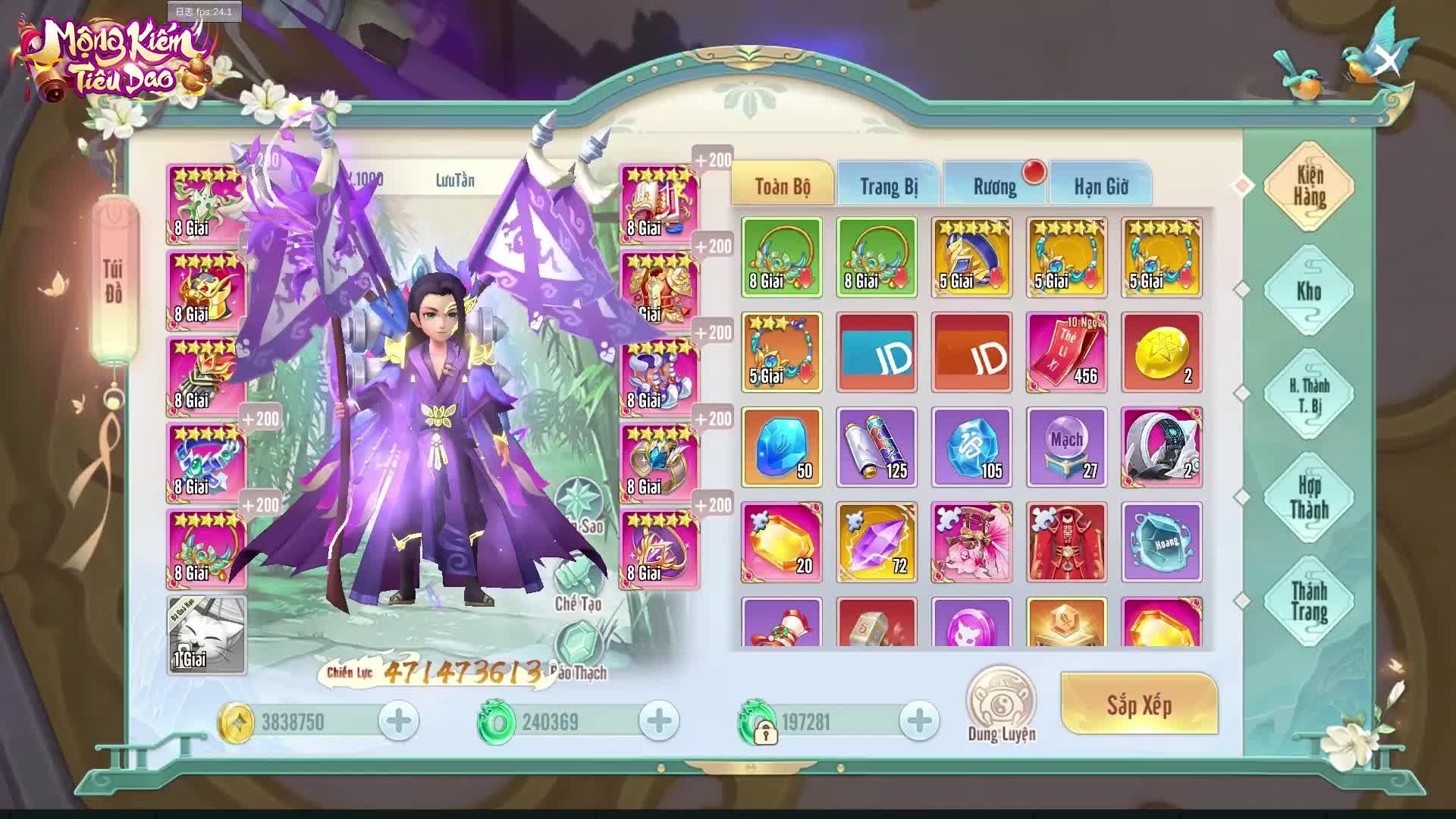Switch to the Hạn Giờ tab
Screen dimensions: 1456x819
point(1101,185)
